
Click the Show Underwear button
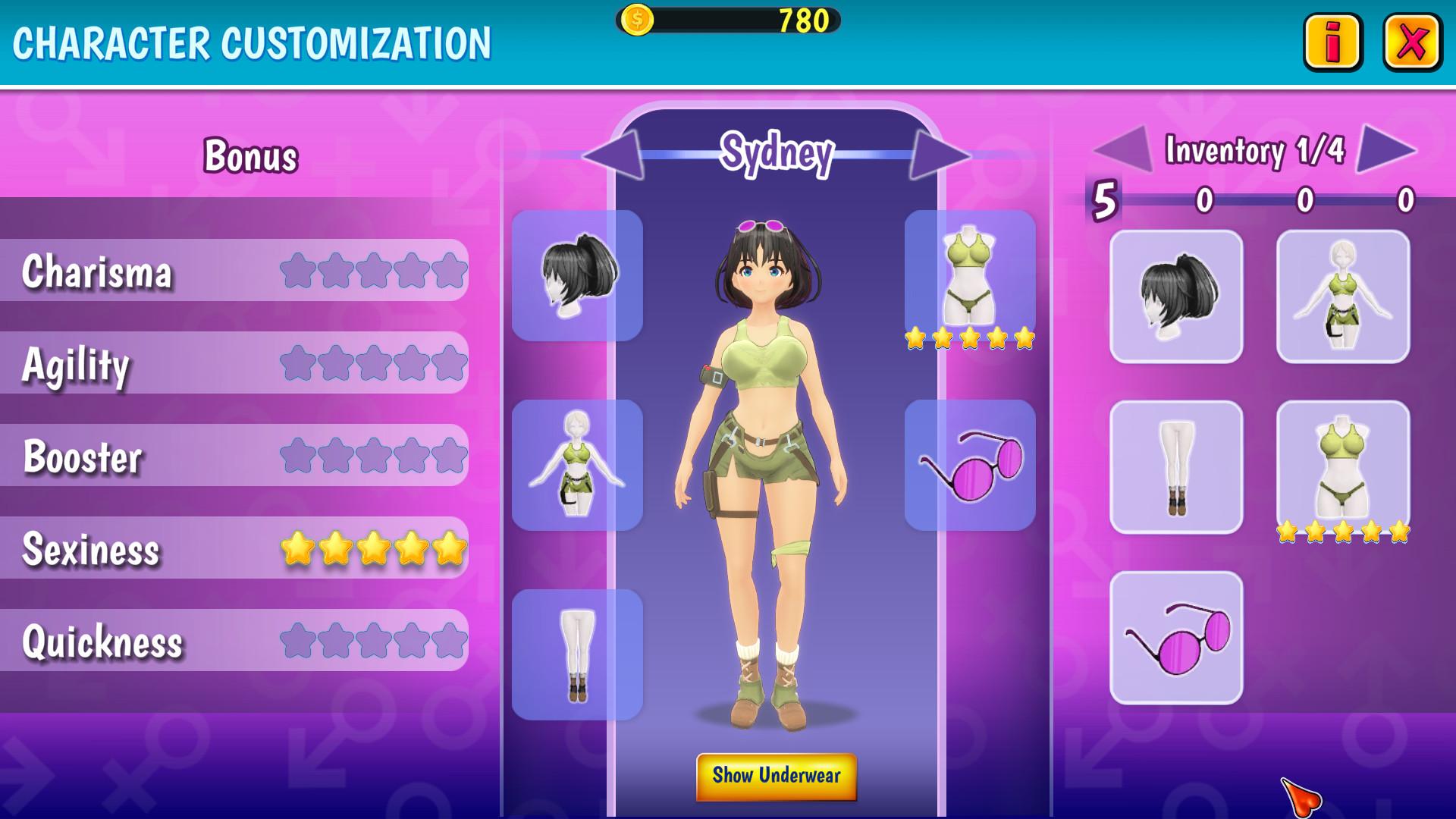coord(776,776)
